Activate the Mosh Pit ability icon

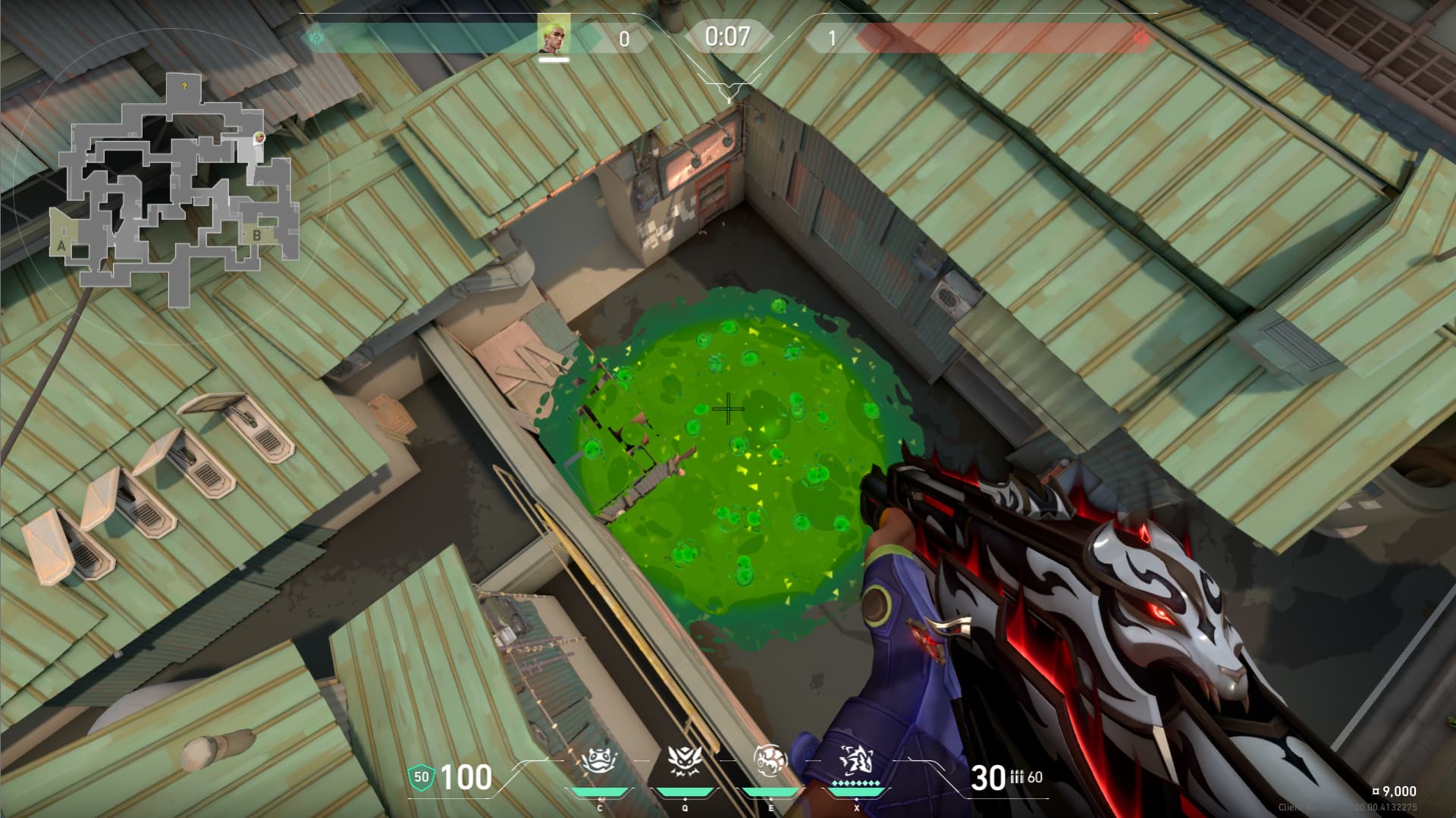[599, 761]
